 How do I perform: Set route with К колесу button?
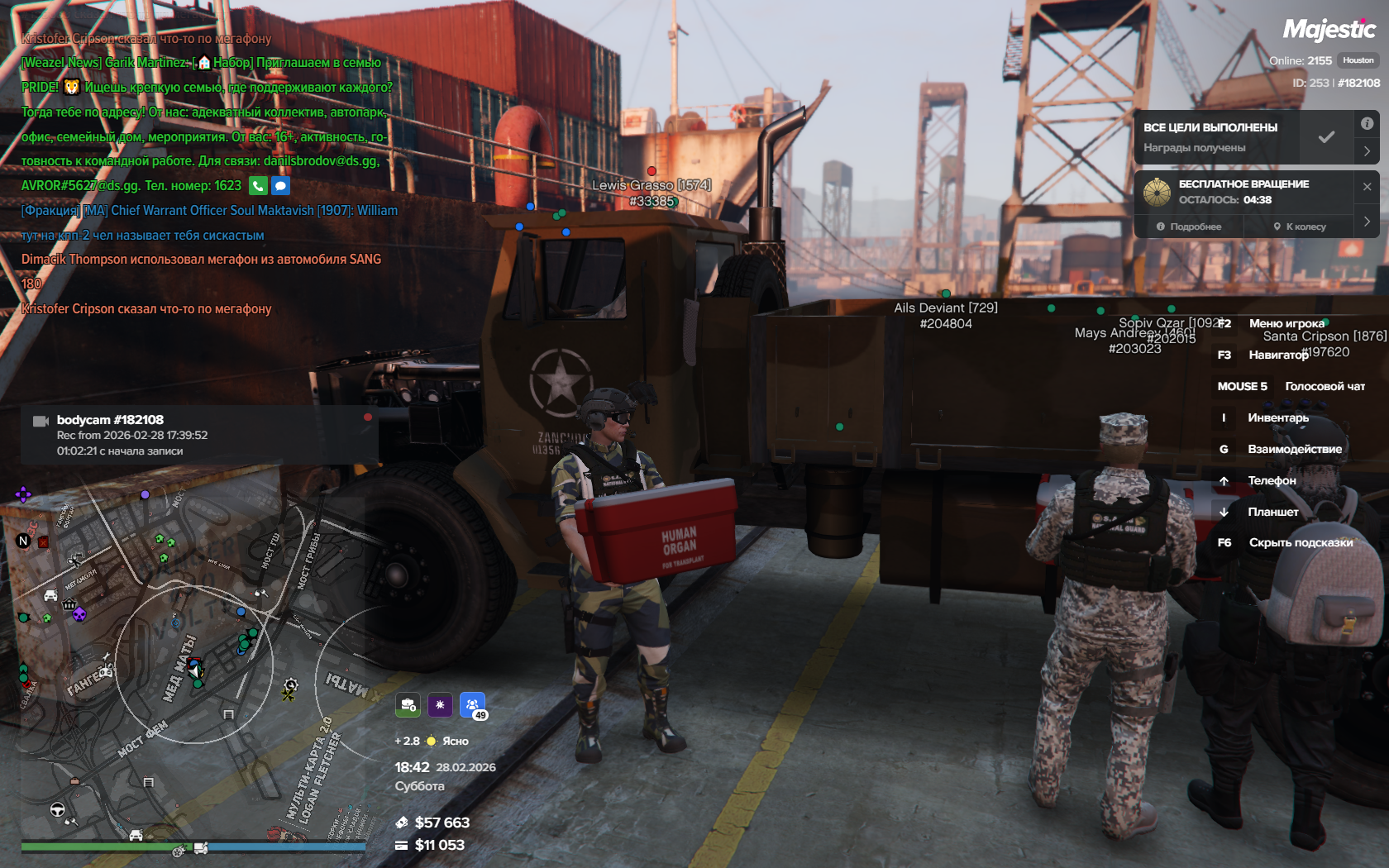(x=1300, y=227)
